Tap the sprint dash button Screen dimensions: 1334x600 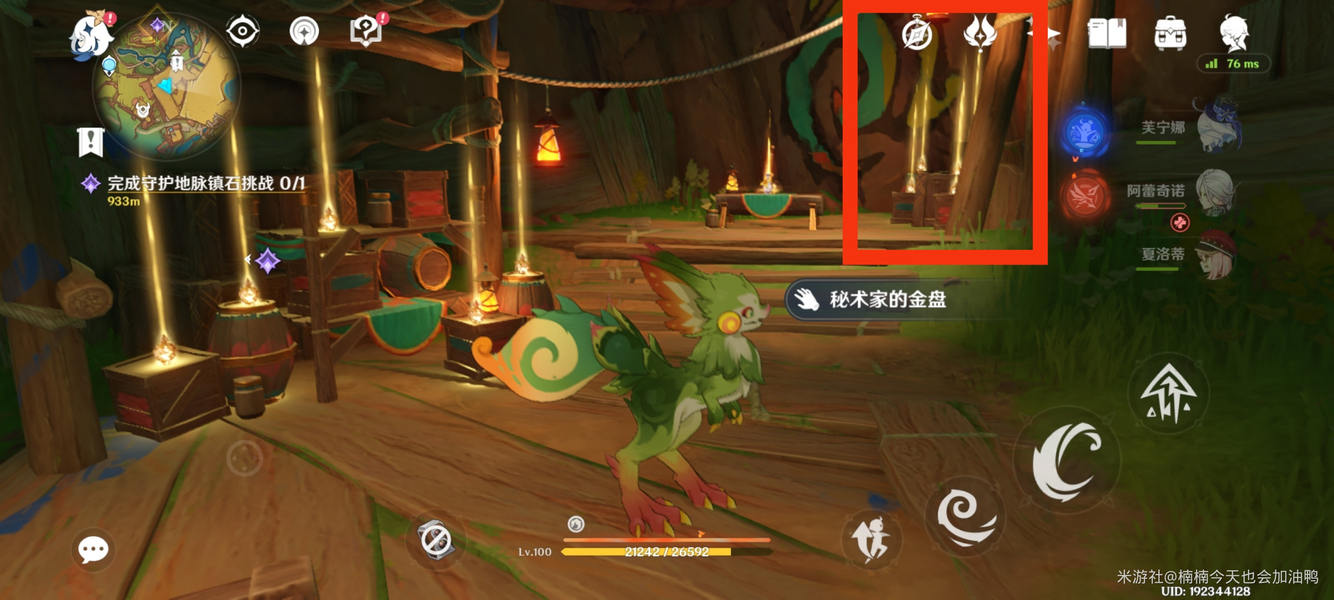(871, 540)
